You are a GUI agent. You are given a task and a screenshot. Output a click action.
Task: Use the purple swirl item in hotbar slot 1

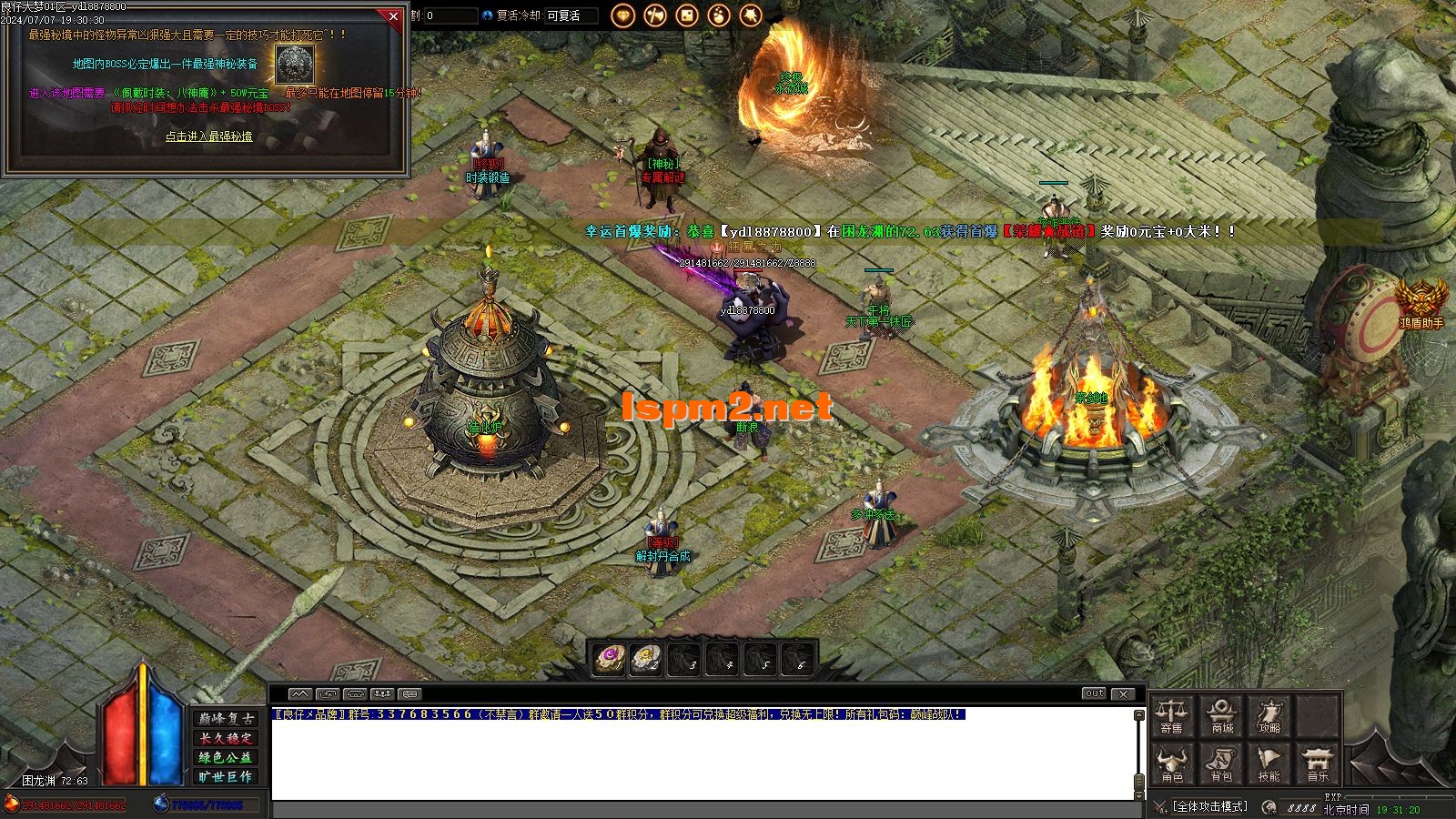coord(609,659)
